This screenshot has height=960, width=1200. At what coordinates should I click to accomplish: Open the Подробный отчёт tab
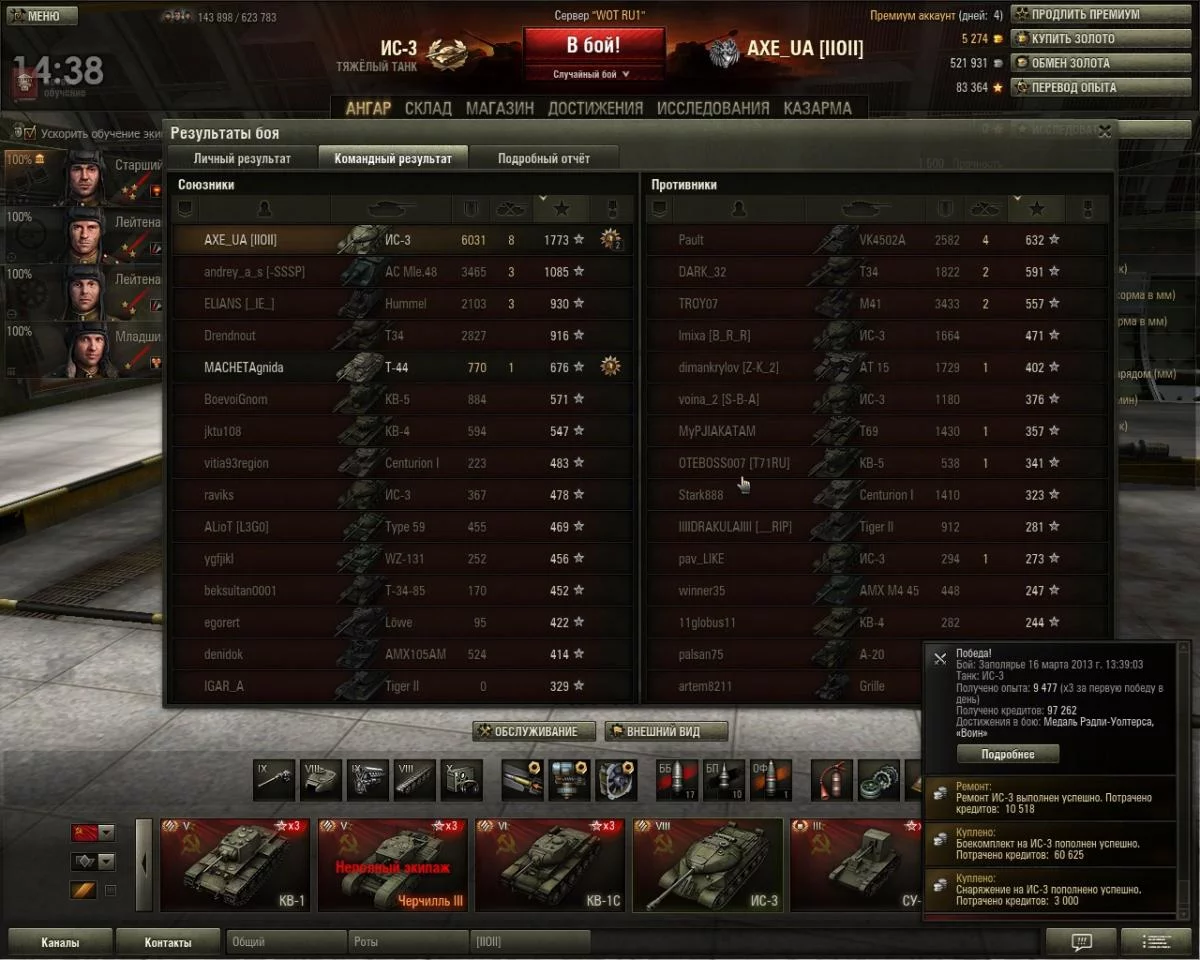pos(543,158)
